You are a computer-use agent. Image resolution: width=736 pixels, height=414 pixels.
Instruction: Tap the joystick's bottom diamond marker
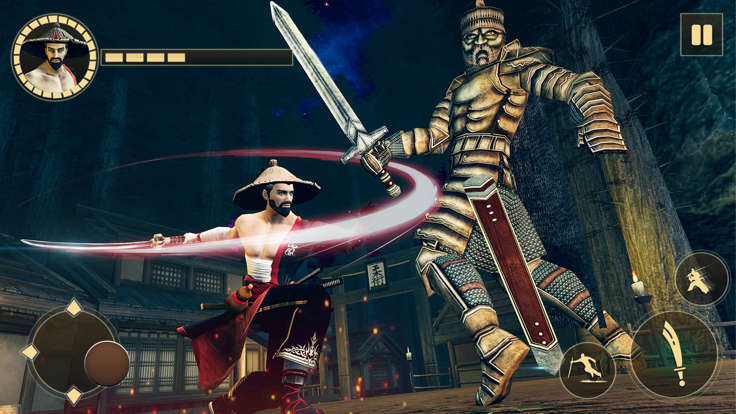(x=73, y=396)
